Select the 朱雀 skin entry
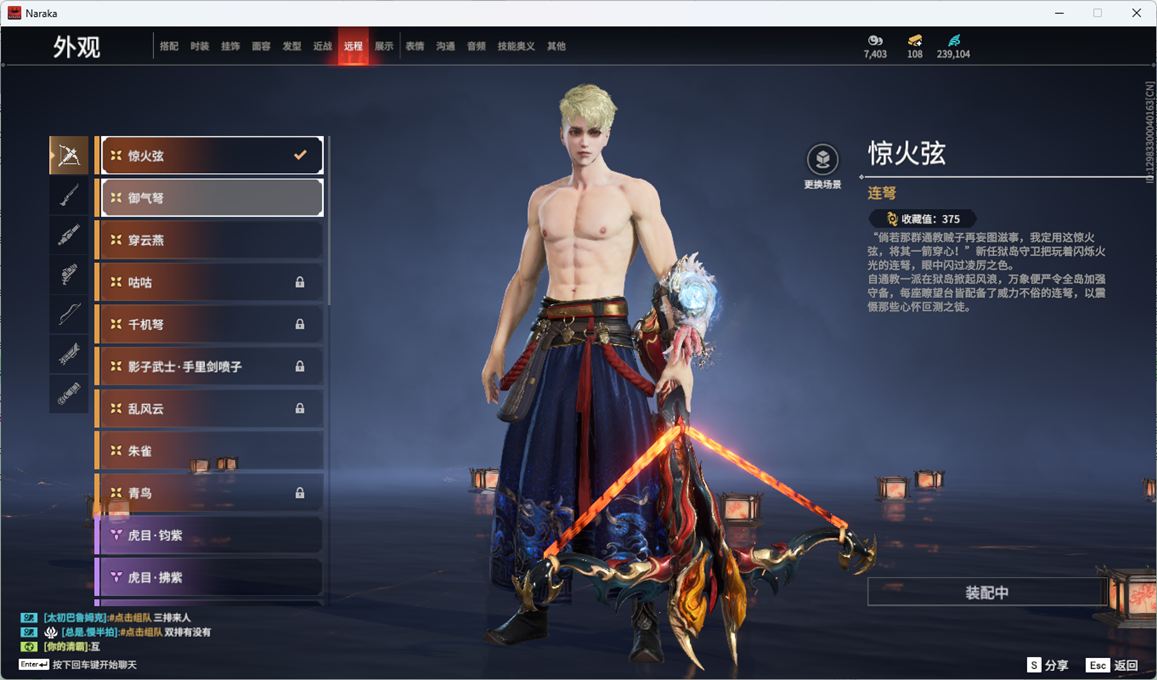 pos(212,451)
